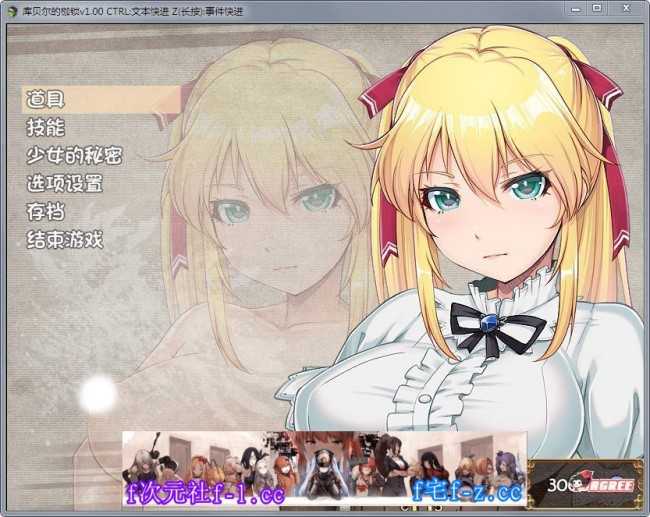
Task: Minimize the game window
Action: pos(574,8)
